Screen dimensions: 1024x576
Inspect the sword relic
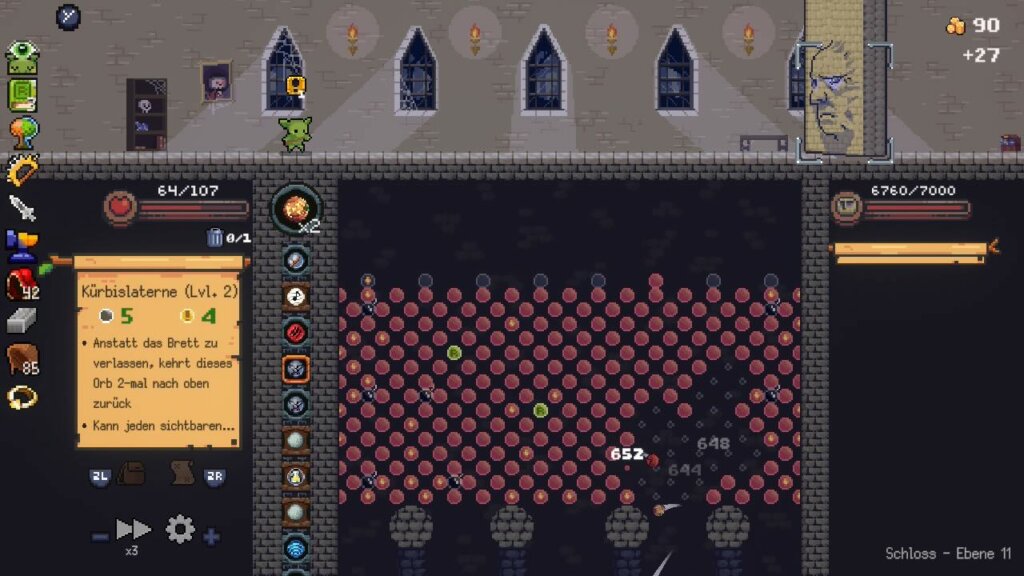click(22, 208)
